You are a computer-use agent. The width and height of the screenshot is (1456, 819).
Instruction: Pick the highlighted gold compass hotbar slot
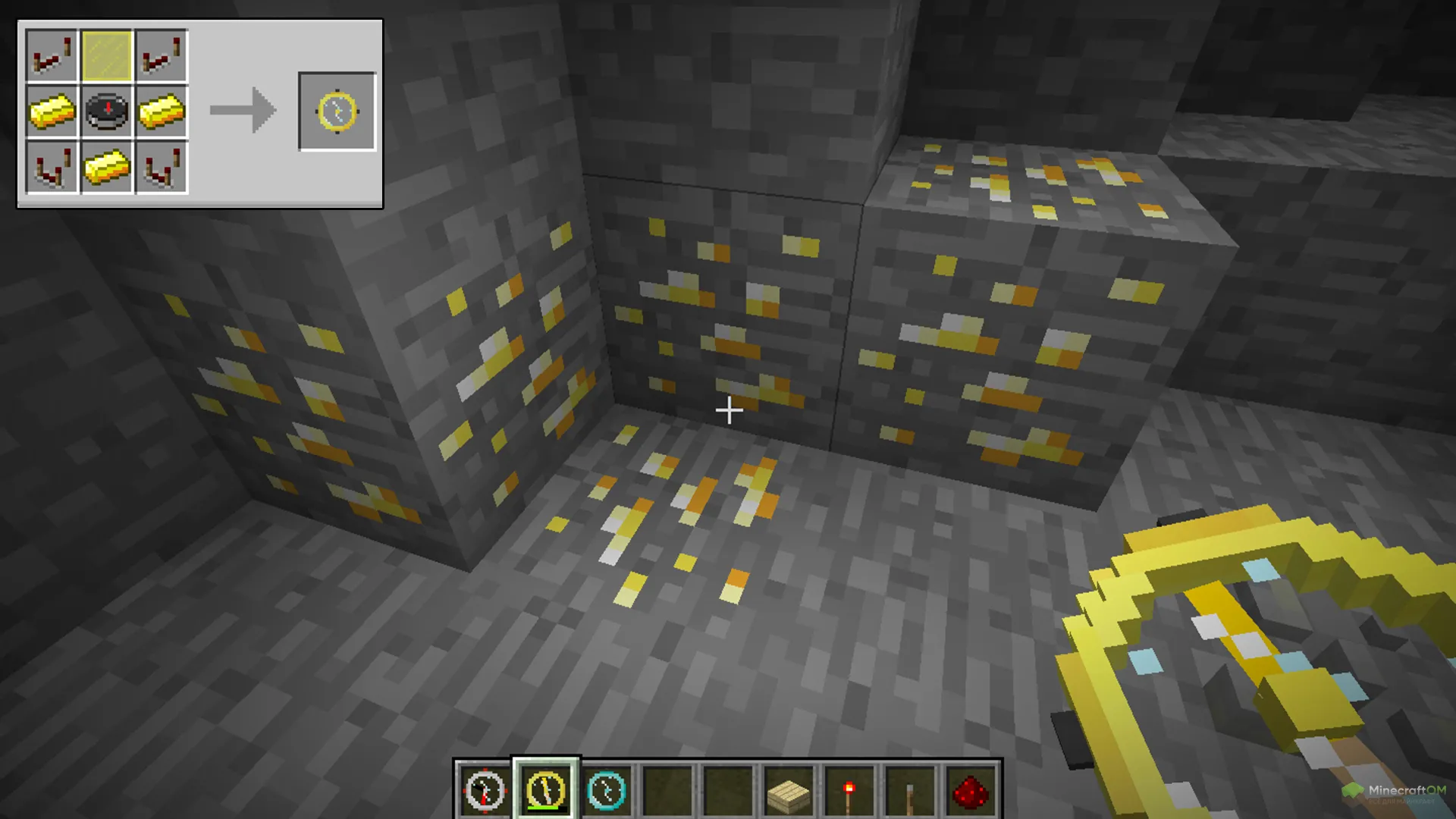pos(546,791)
